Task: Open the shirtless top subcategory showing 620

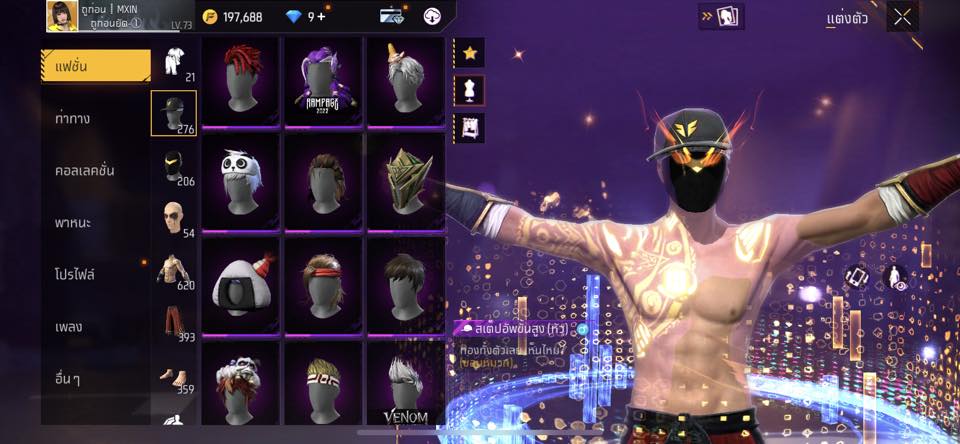Action: [173, 270]
